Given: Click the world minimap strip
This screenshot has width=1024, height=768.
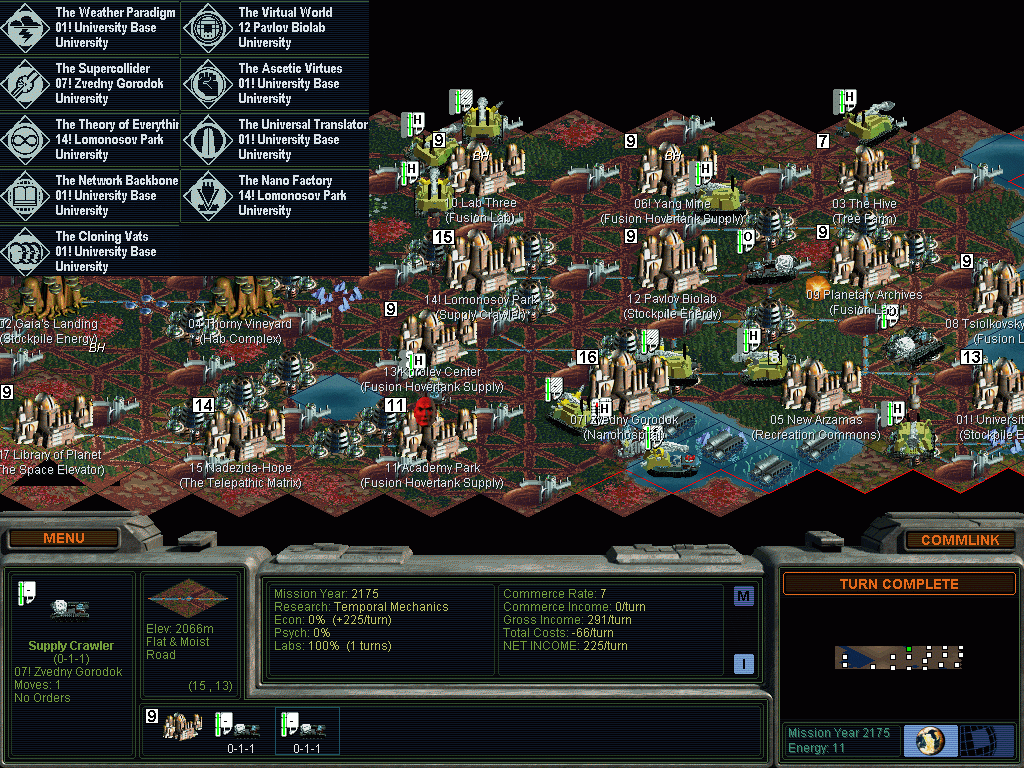Looking at the screenshot, I should click(898, 657).
